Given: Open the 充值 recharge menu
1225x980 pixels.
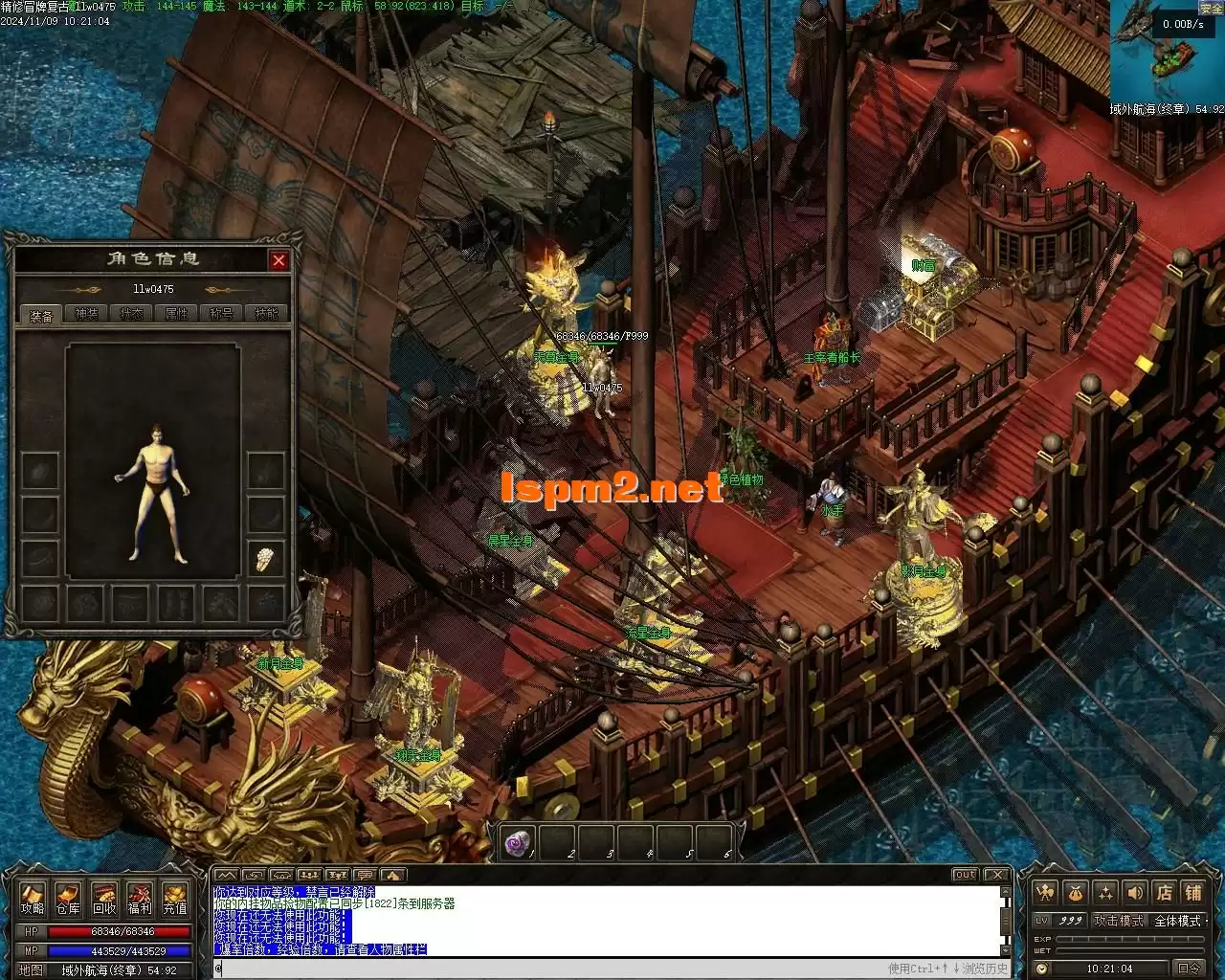Looking at the screenshot, I should pos(174,898).
